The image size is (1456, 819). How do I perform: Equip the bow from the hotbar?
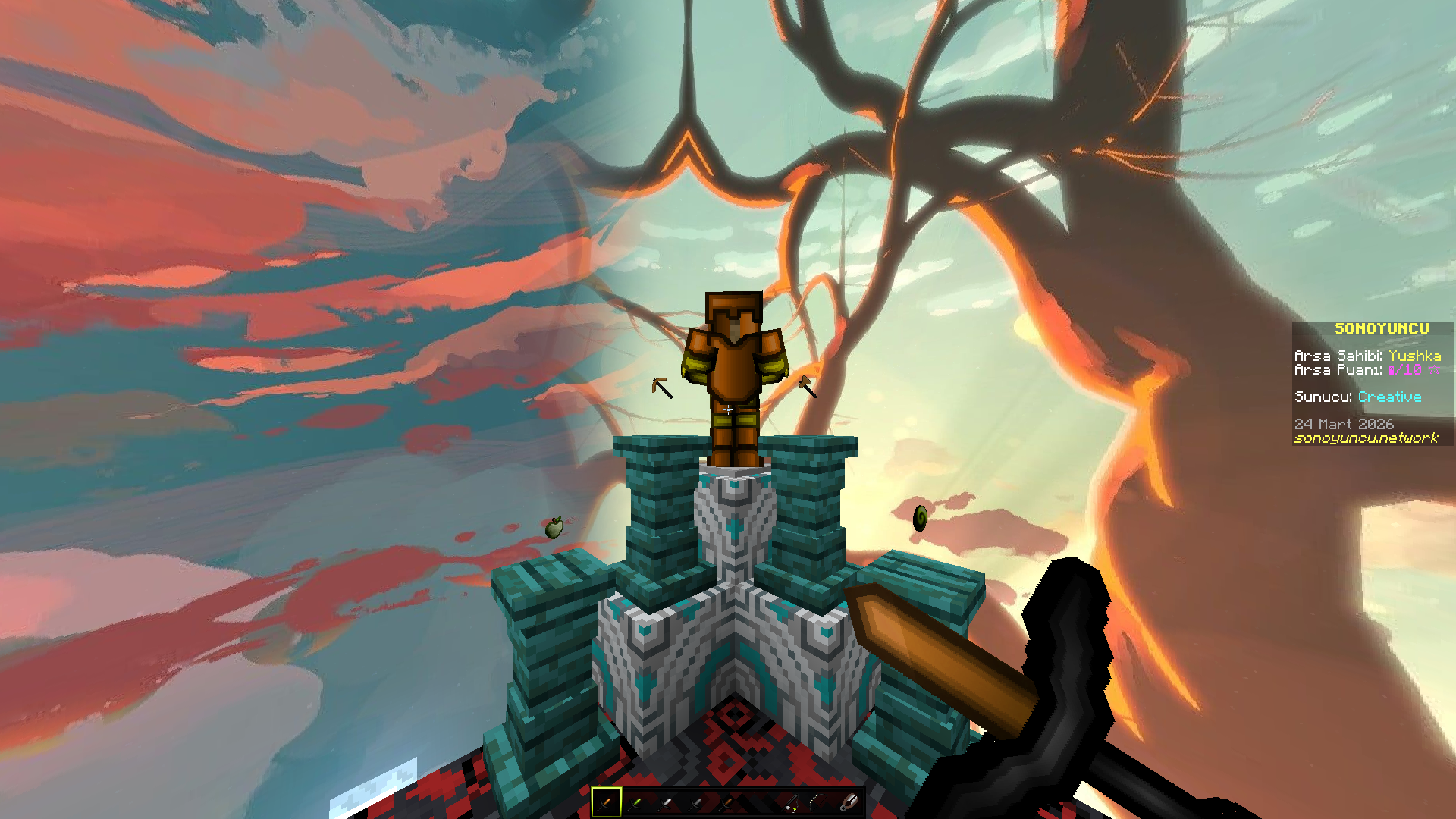819,802
